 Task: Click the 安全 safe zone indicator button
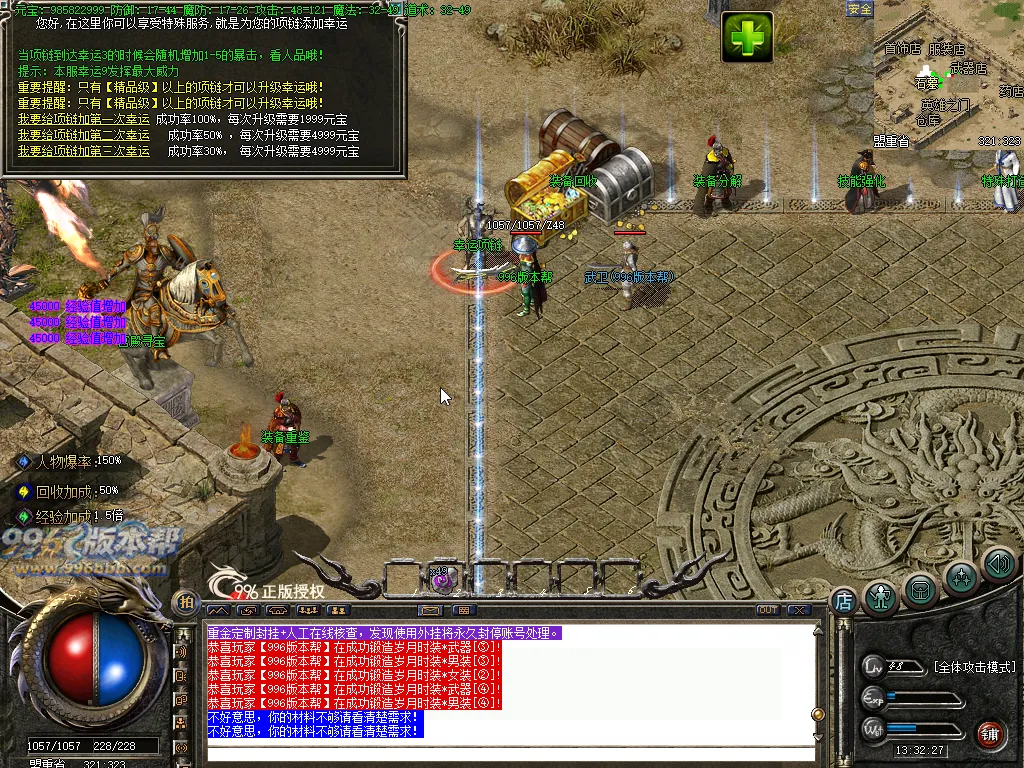click(x=859, y=9)
